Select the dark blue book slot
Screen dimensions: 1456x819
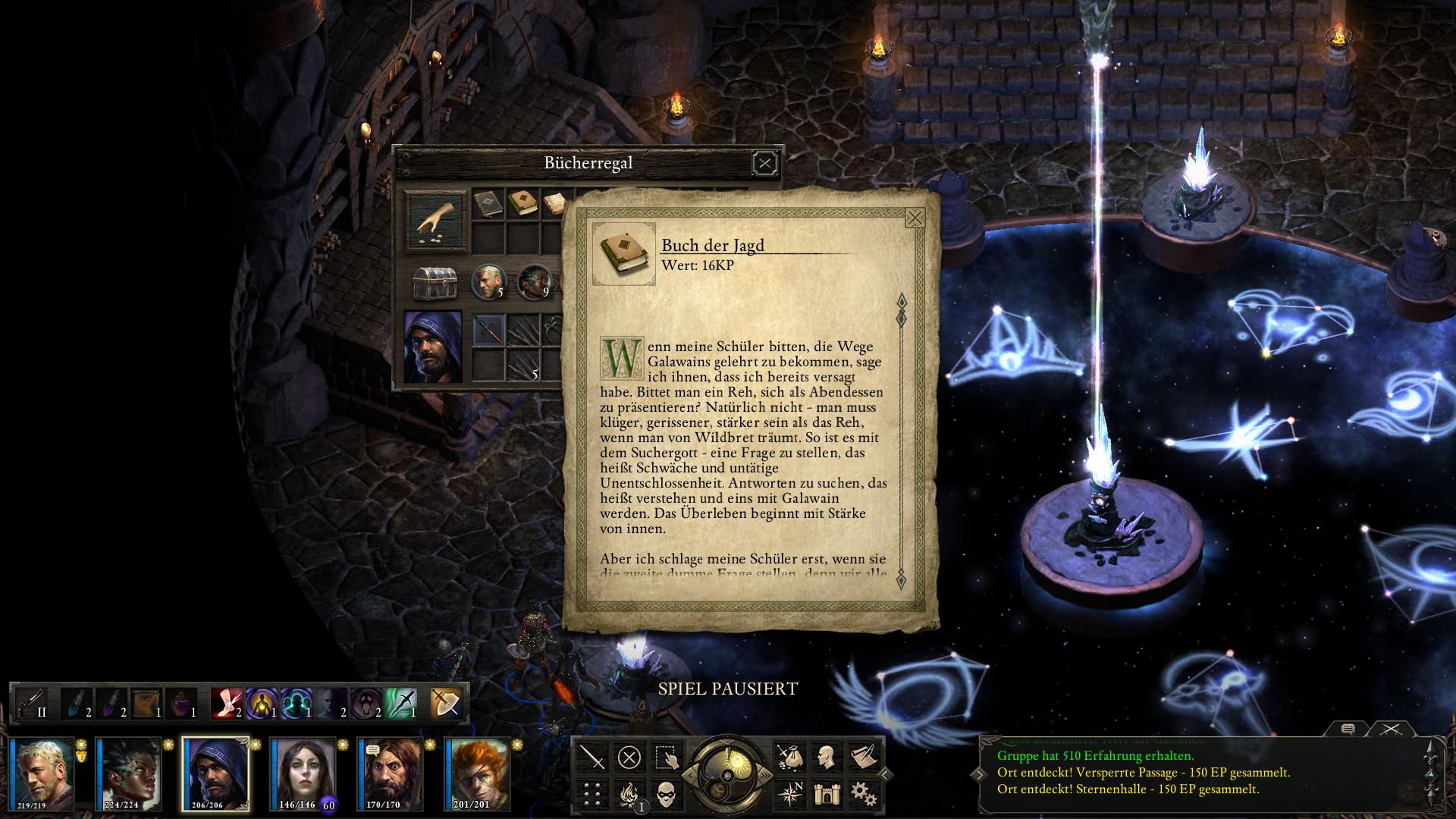coord(488,203)
